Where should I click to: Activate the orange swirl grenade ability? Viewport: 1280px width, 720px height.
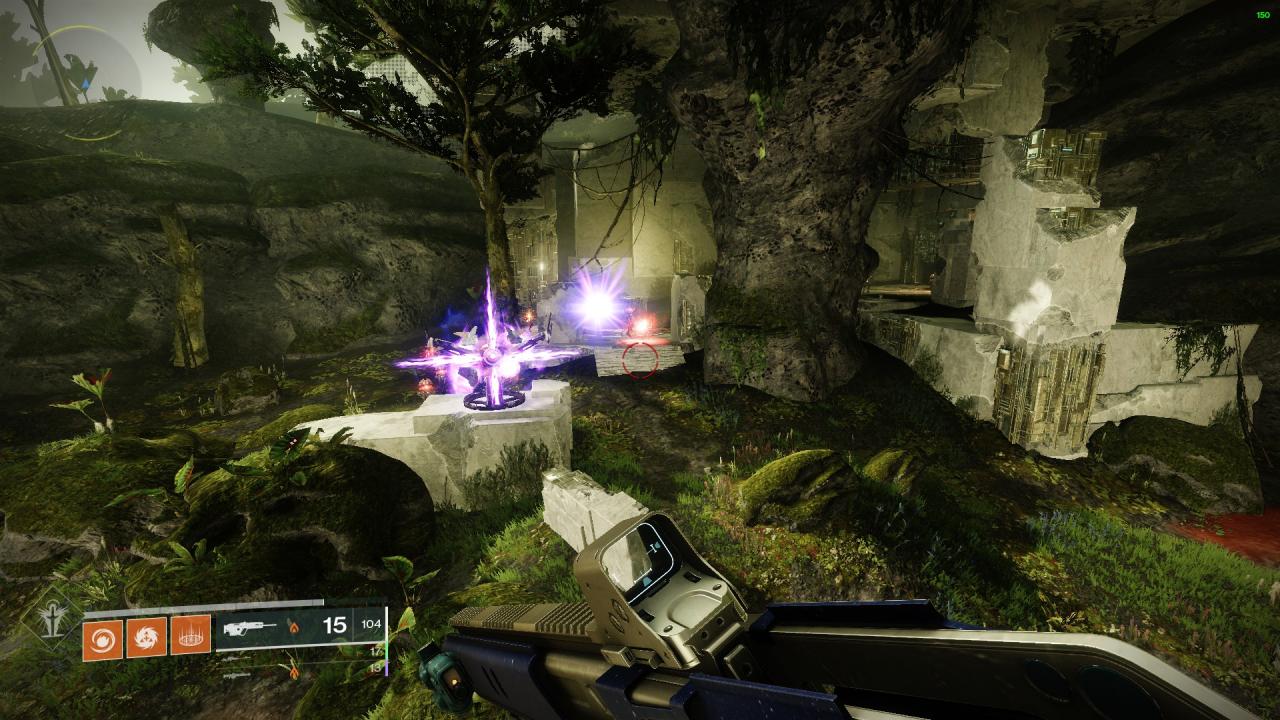coord(102,634)
